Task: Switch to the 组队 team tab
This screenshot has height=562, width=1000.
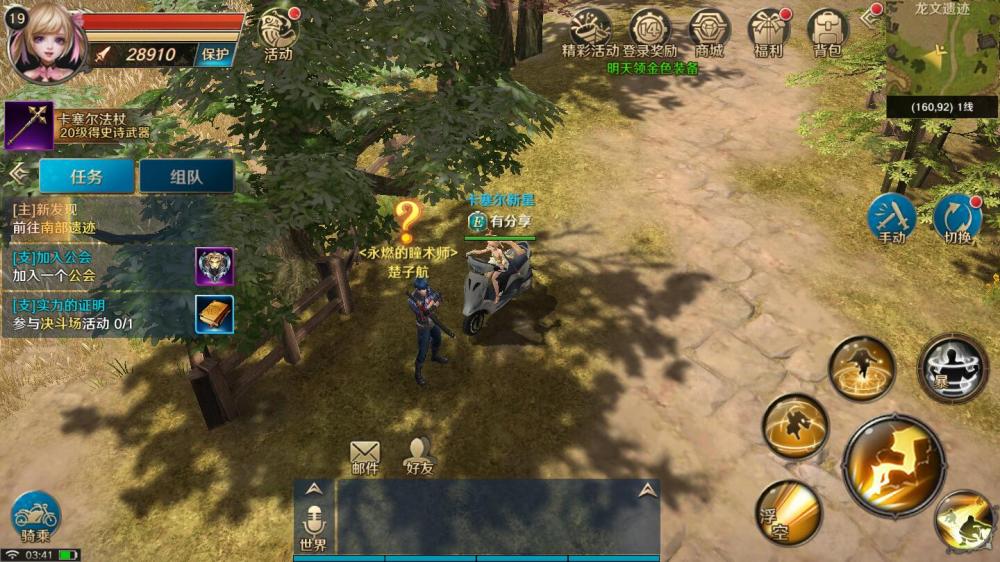Action: 186,176
